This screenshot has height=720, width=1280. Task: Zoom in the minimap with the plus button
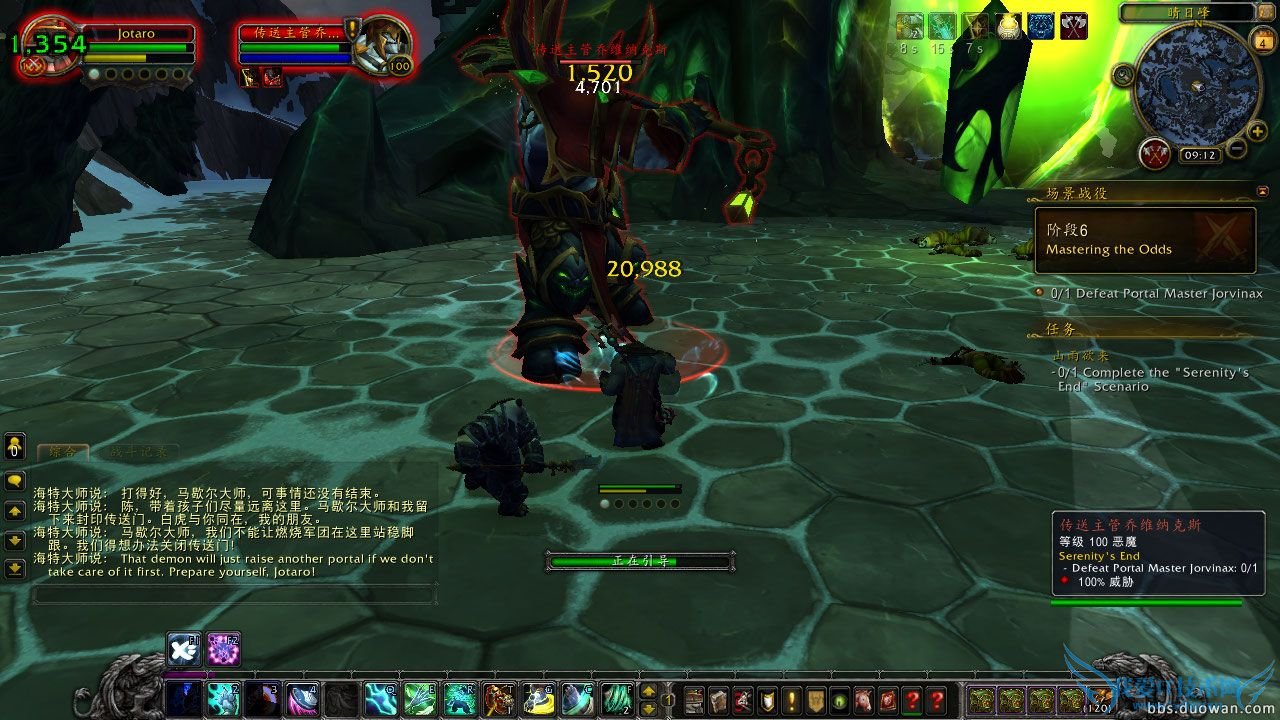click(1256, 130)
